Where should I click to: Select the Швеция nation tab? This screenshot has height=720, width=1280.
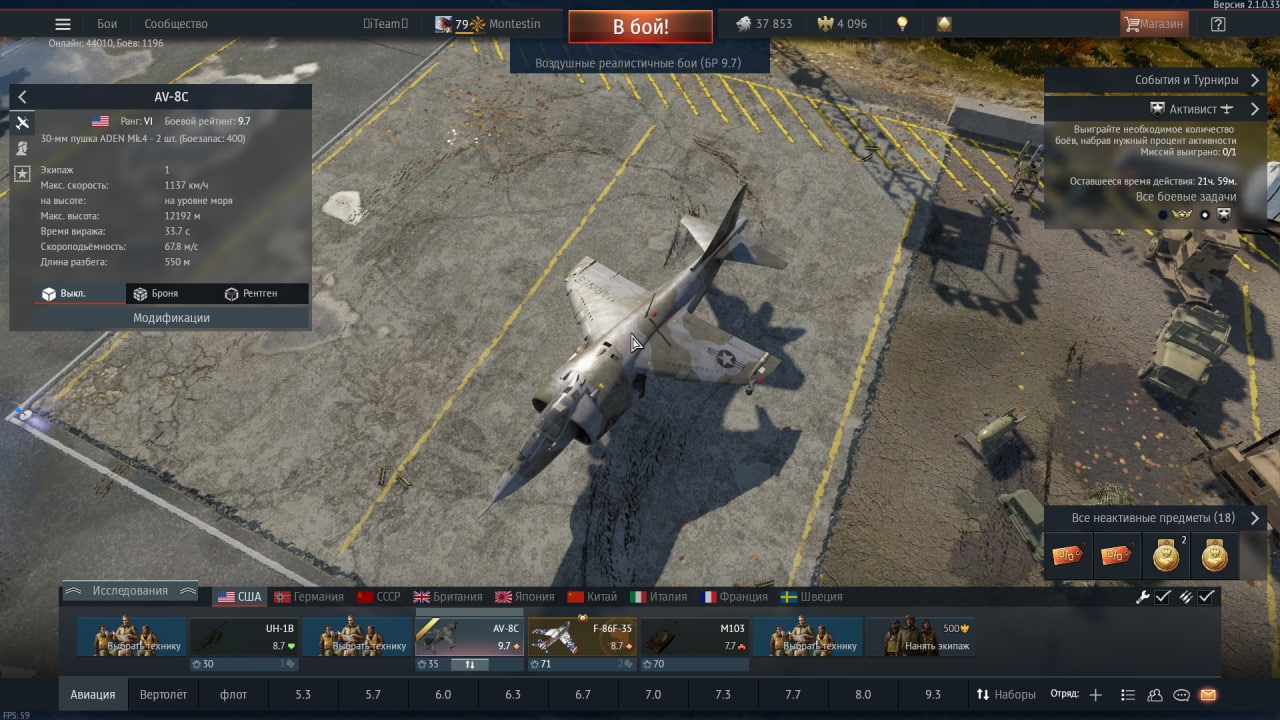click(811, 597)
